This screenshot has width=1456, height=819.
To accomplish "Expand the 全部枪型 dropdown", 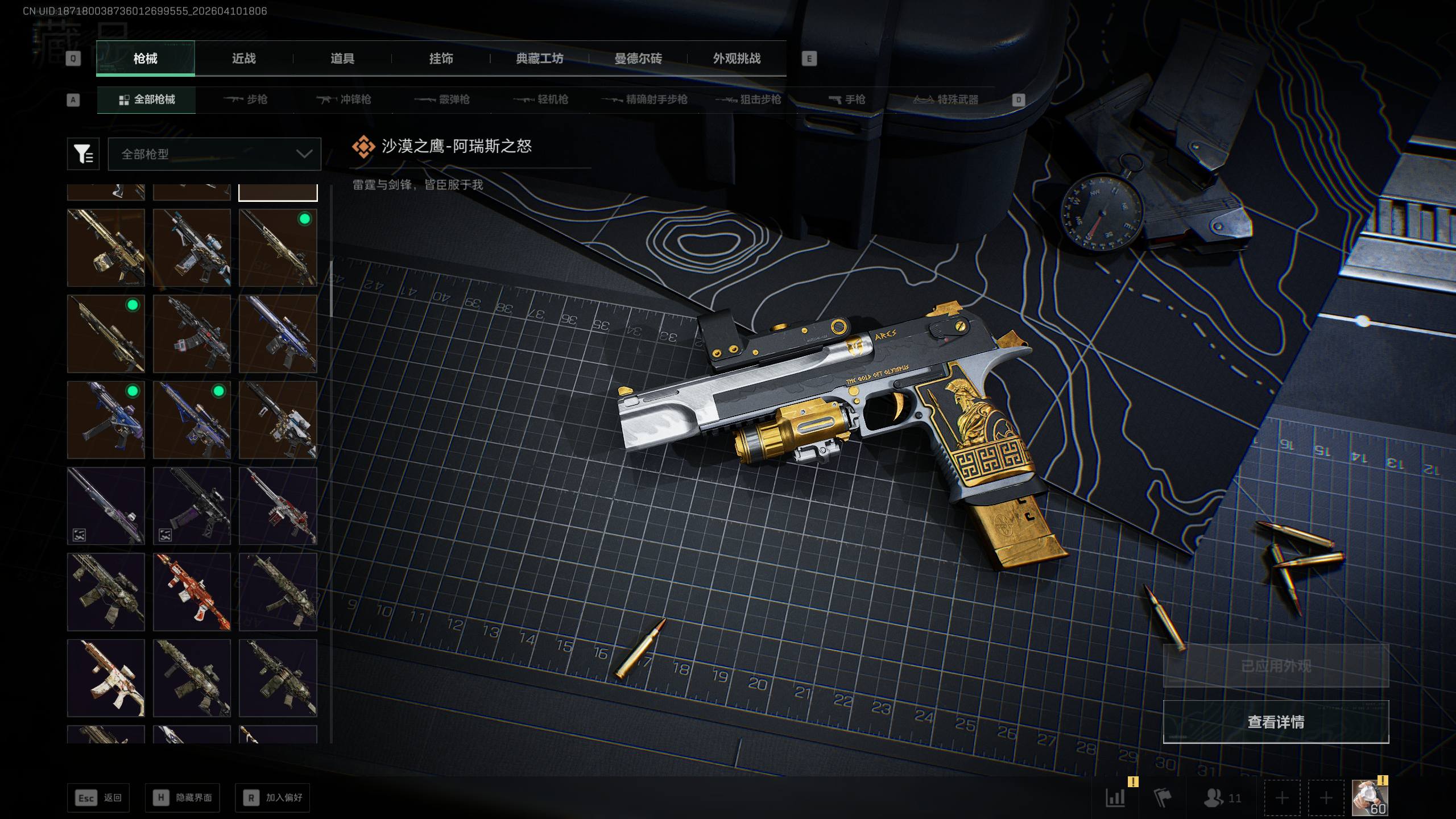I will click(214, 154).
